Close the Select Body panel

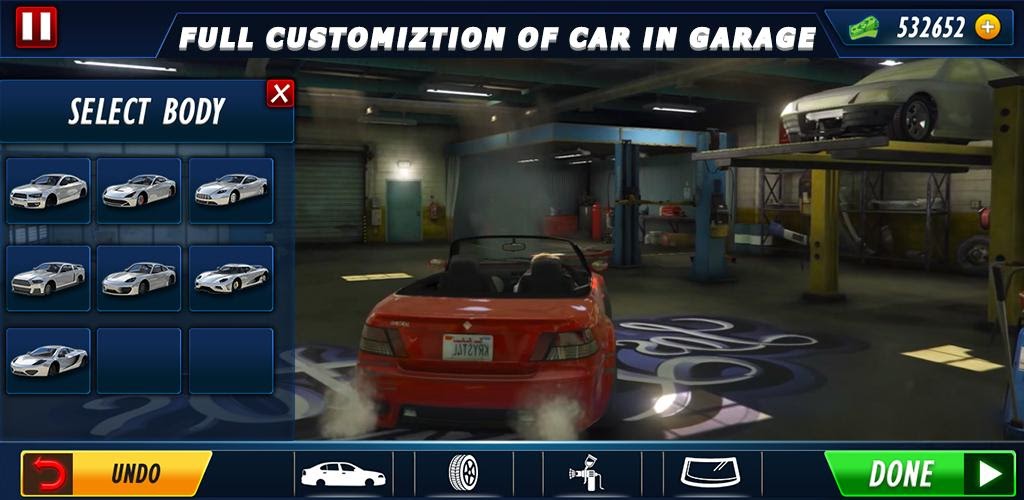pyautogui.click(x=281, y=93)
